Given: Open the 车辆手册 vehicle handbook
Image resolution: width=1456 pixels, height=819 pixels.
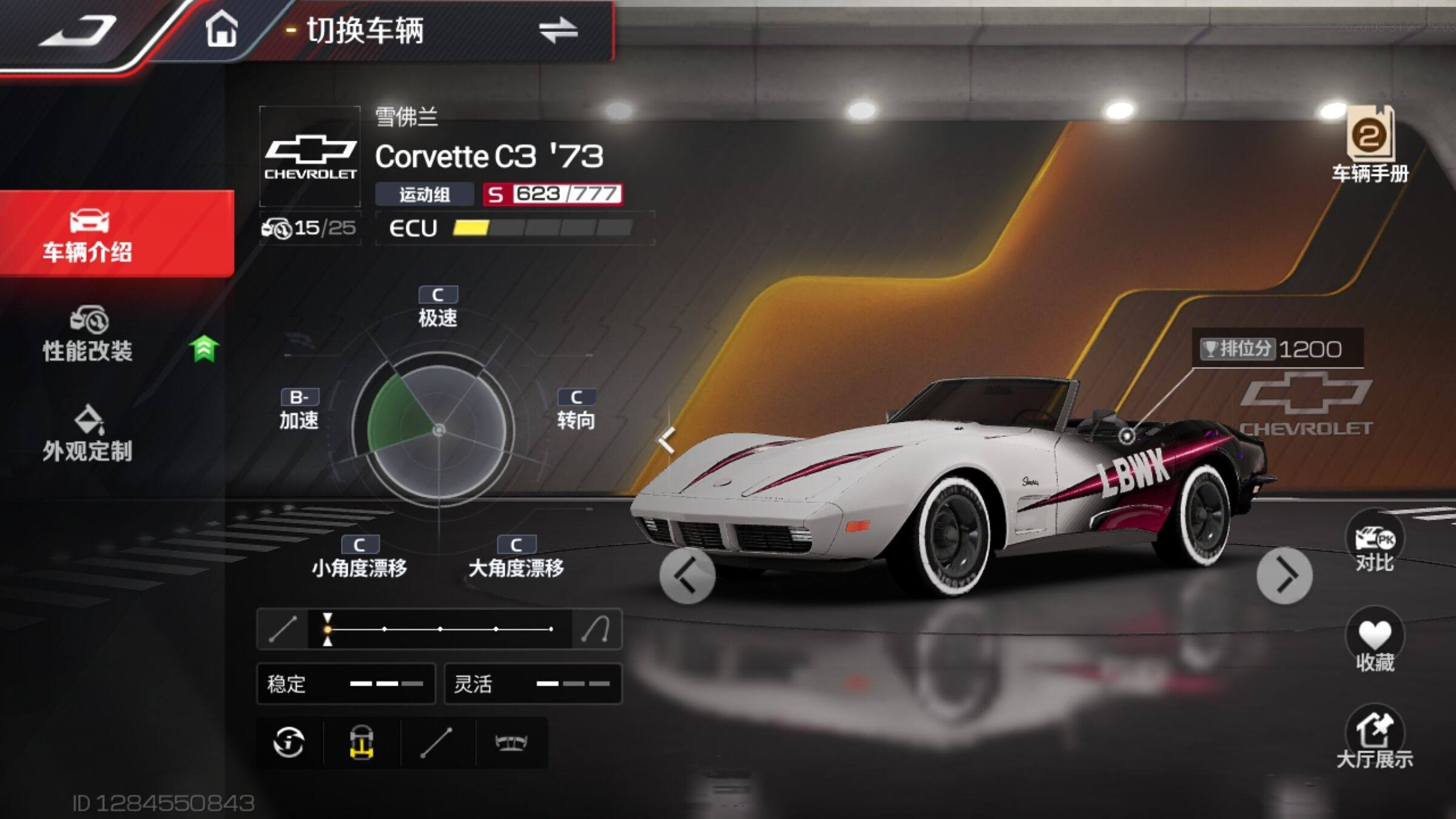Looking at the screenshot, I should coord(1370,144).
